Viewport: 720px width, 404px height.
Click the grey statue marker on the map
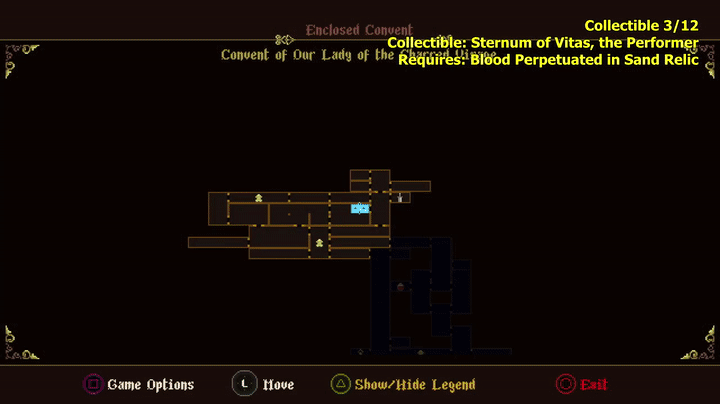[400, 198]
